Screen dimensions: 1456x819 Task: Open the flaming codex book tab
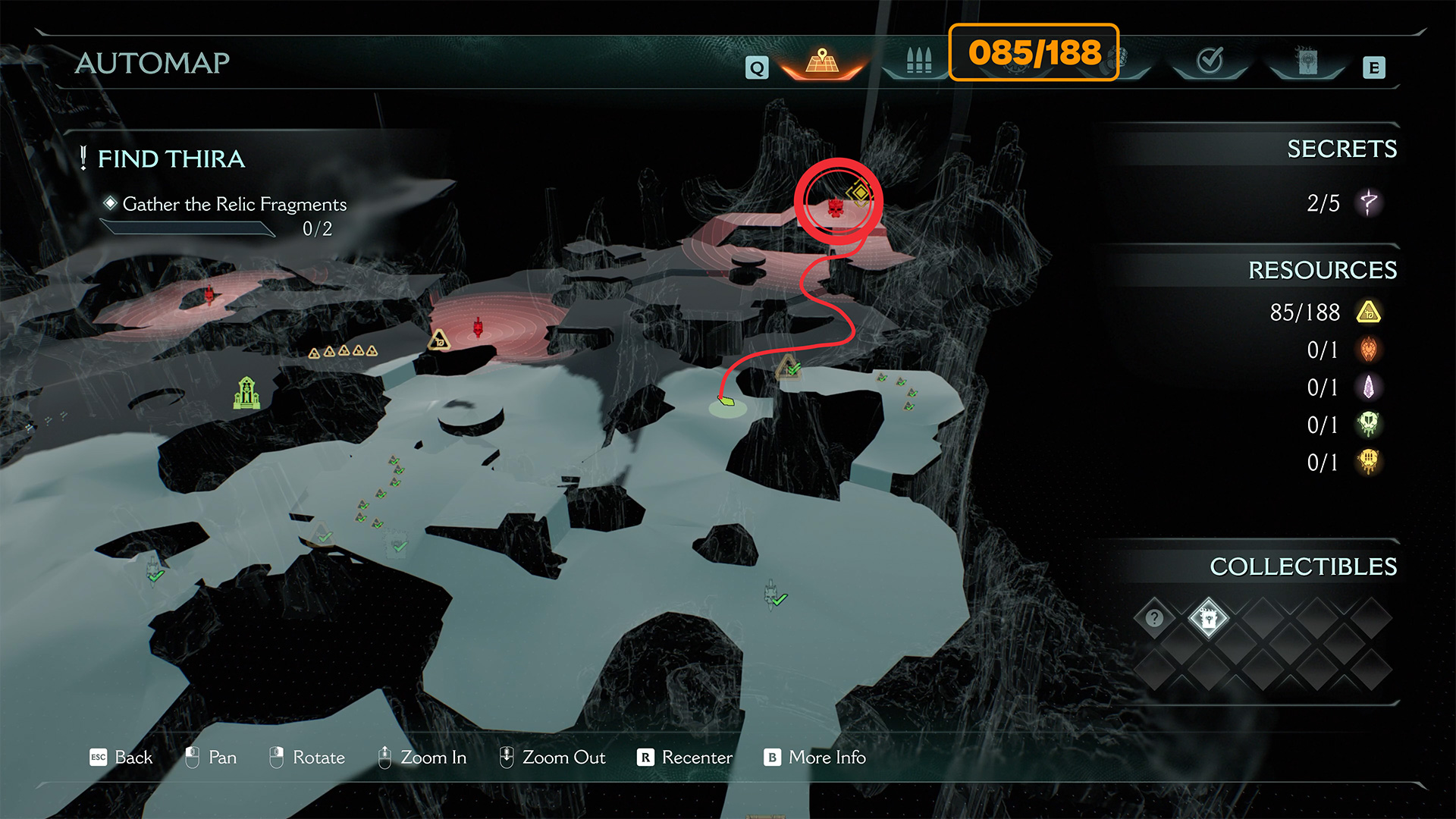click(x=1307, y=61)
